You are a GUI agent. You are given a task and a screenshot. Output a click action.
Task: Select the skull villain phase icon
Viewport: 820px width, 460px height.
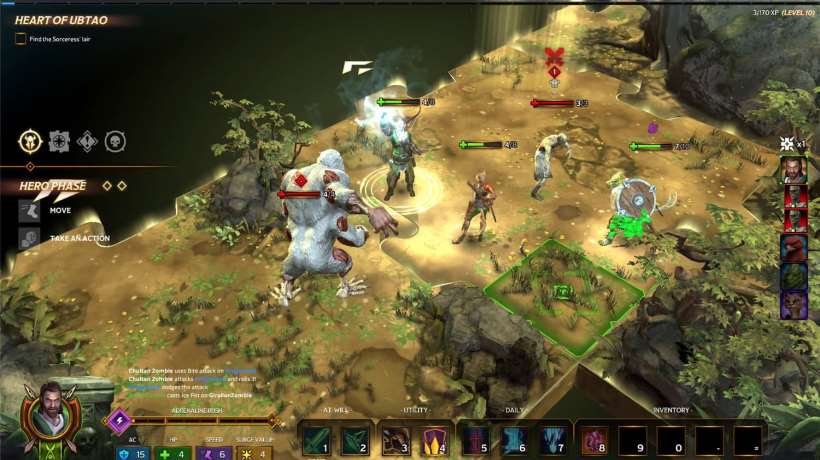click(x=115, y=141)
